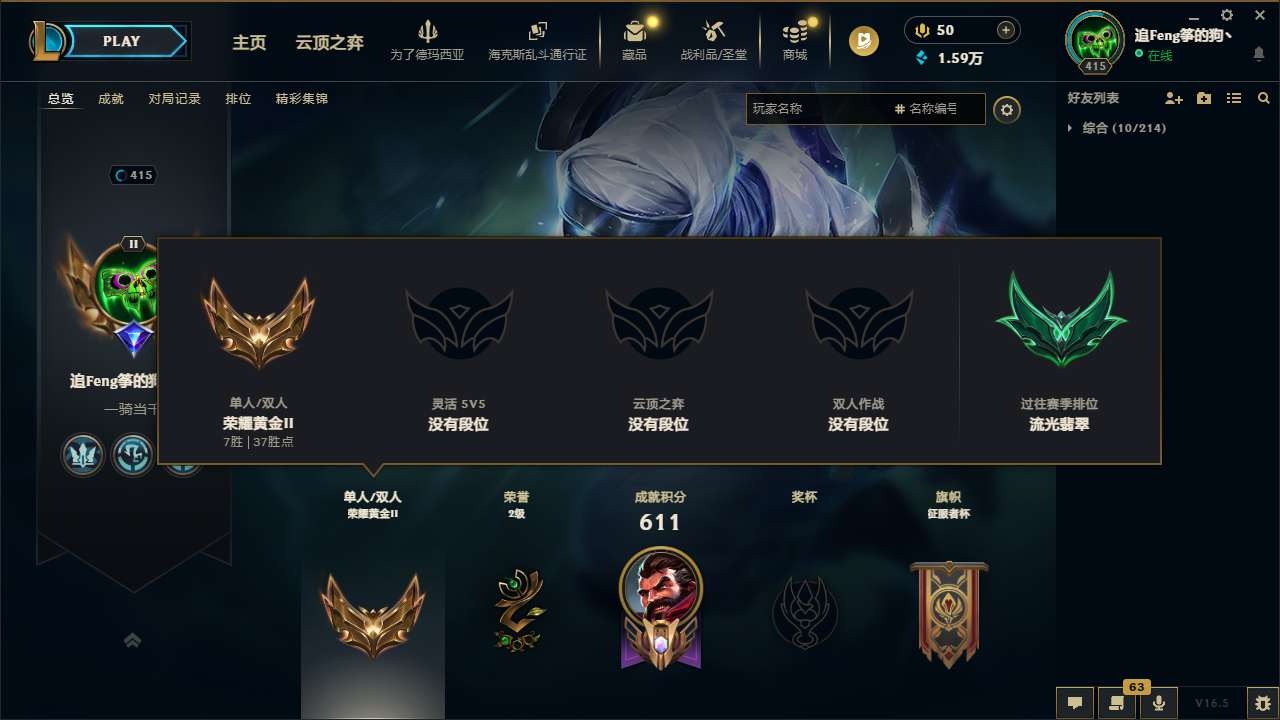This screenshot has height=720, width=1280.
Task: Open the profile search settings gear dropdown
Action: point(1007,109)
